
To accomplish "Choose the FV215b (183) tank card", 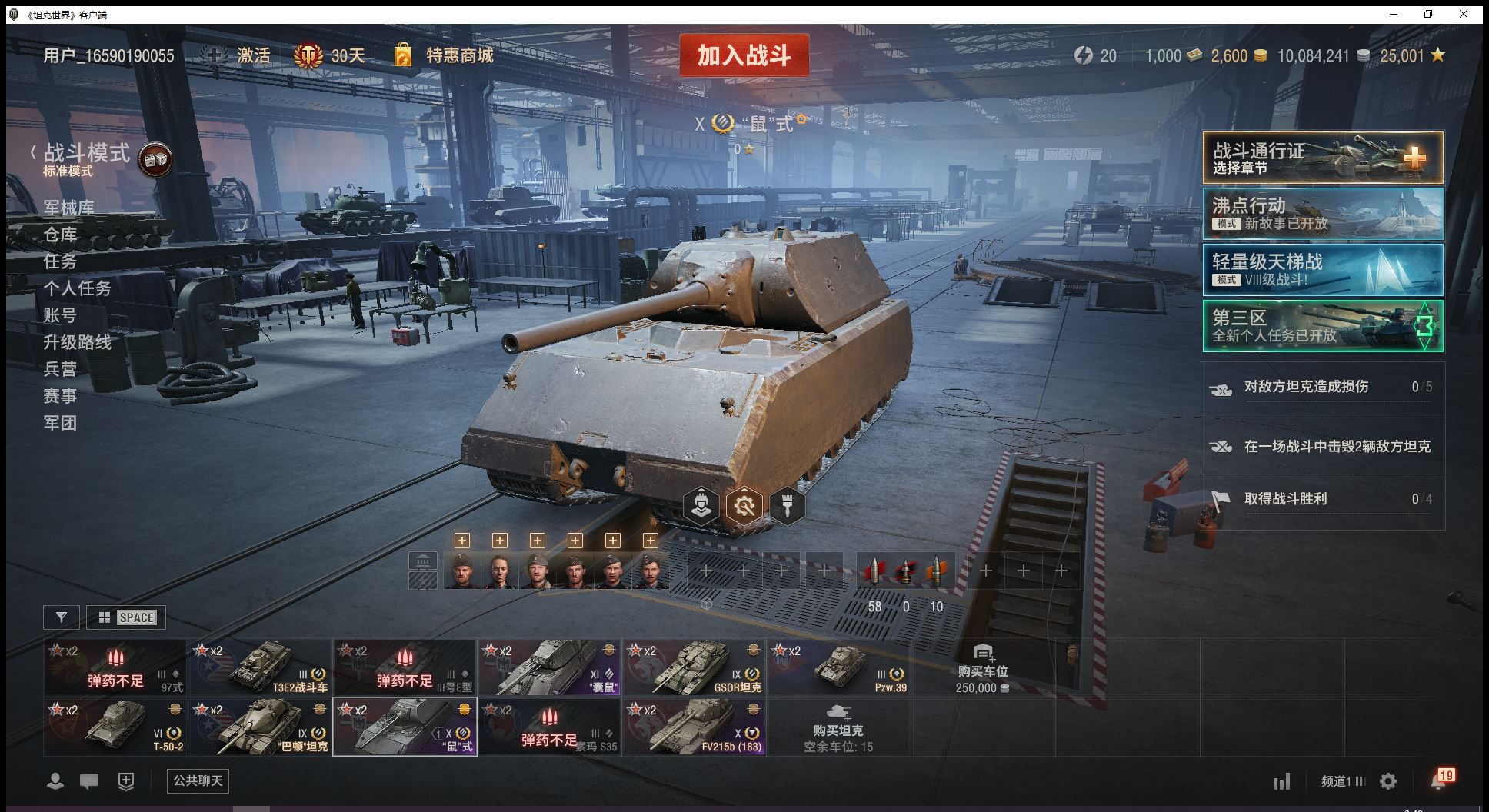I will click(x=695, y=727).
